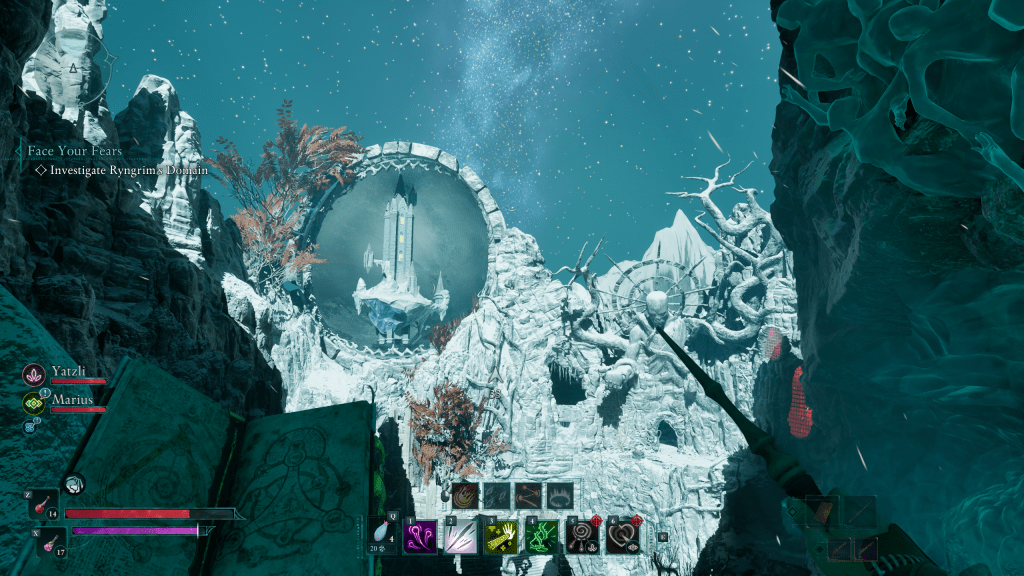The height and width of the screenshot is (576, 1024).
Task: Choose the flame hand spell icon
Action: click(464, 495)
